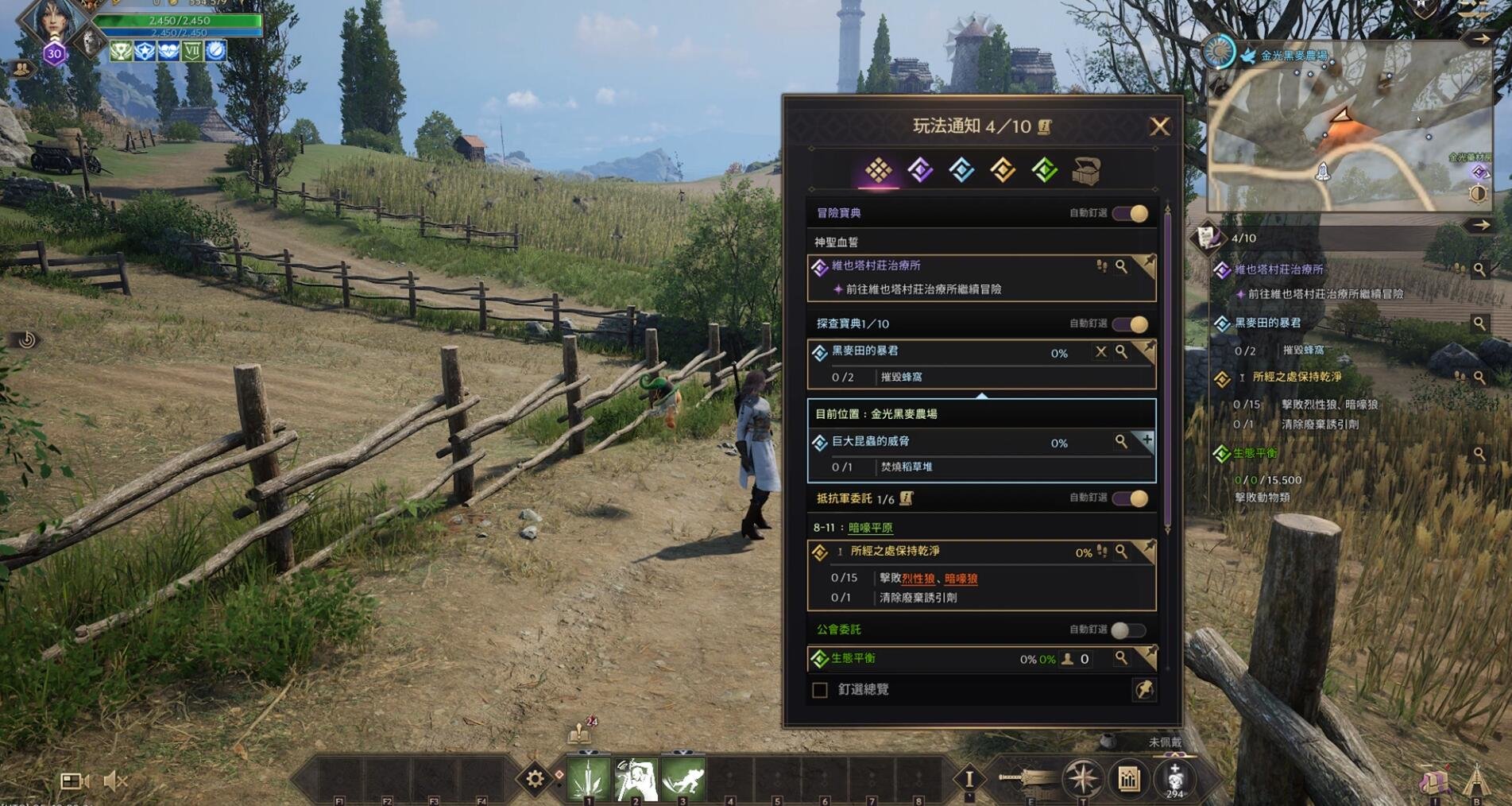
Task: Open the compass star menu icon
Action: pos(1082,779)
